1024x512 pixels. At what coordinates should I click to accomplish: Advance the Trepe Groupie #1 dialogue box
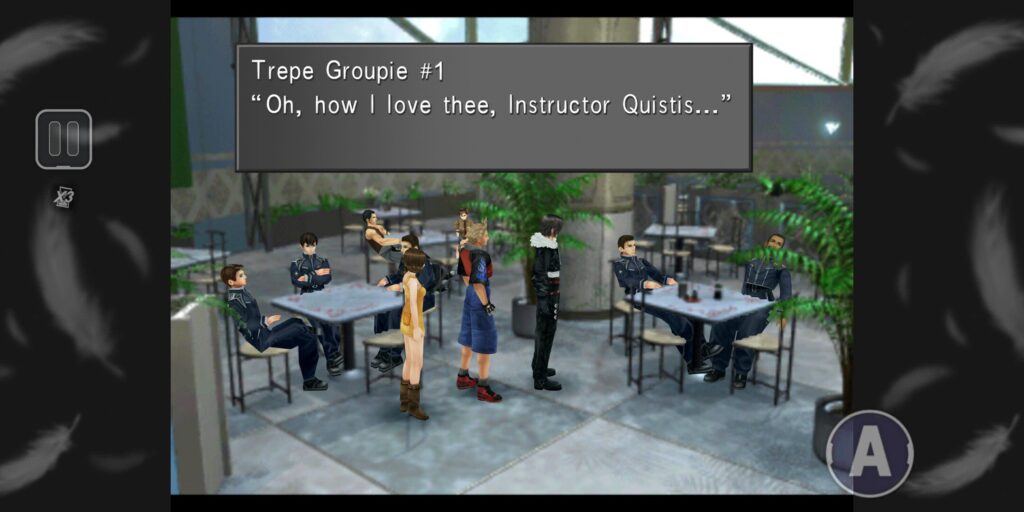pos(493,107)
